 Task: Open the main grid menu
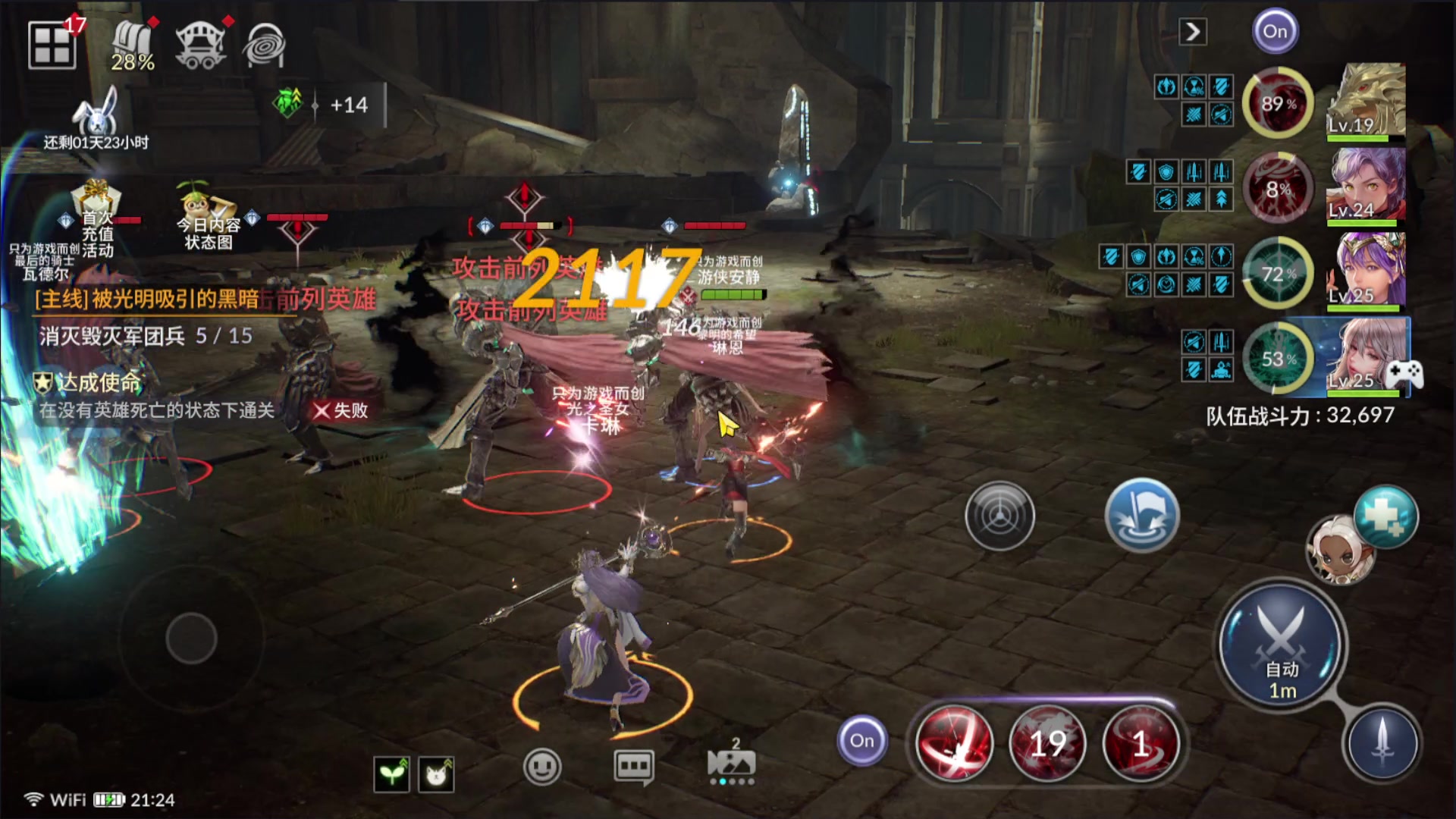point(52,45)
